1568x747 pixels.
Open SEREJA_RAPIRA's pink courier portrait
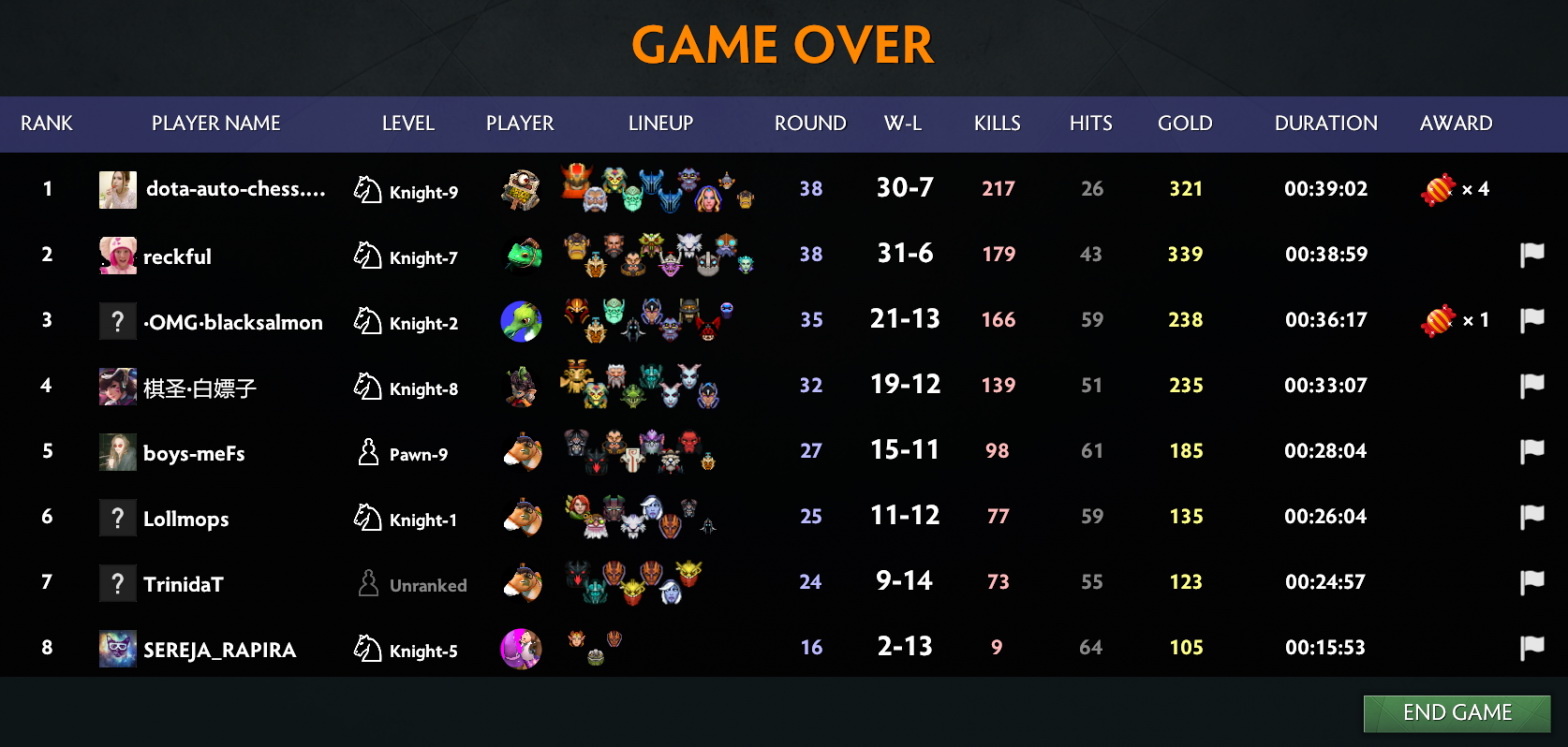pyautogui.click(x=520, y=647)
